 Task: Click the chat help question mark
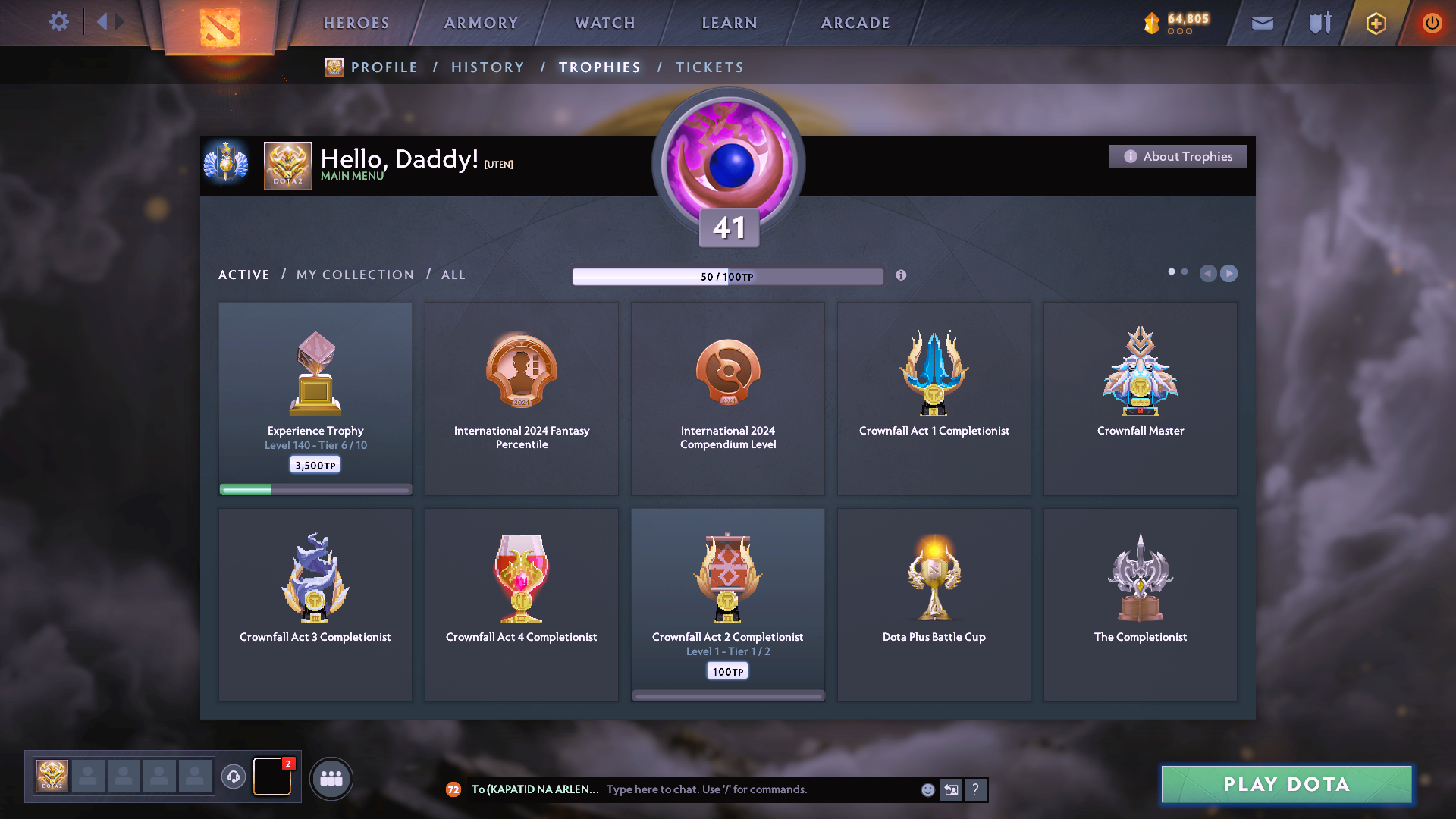click(x=976, y=789)
